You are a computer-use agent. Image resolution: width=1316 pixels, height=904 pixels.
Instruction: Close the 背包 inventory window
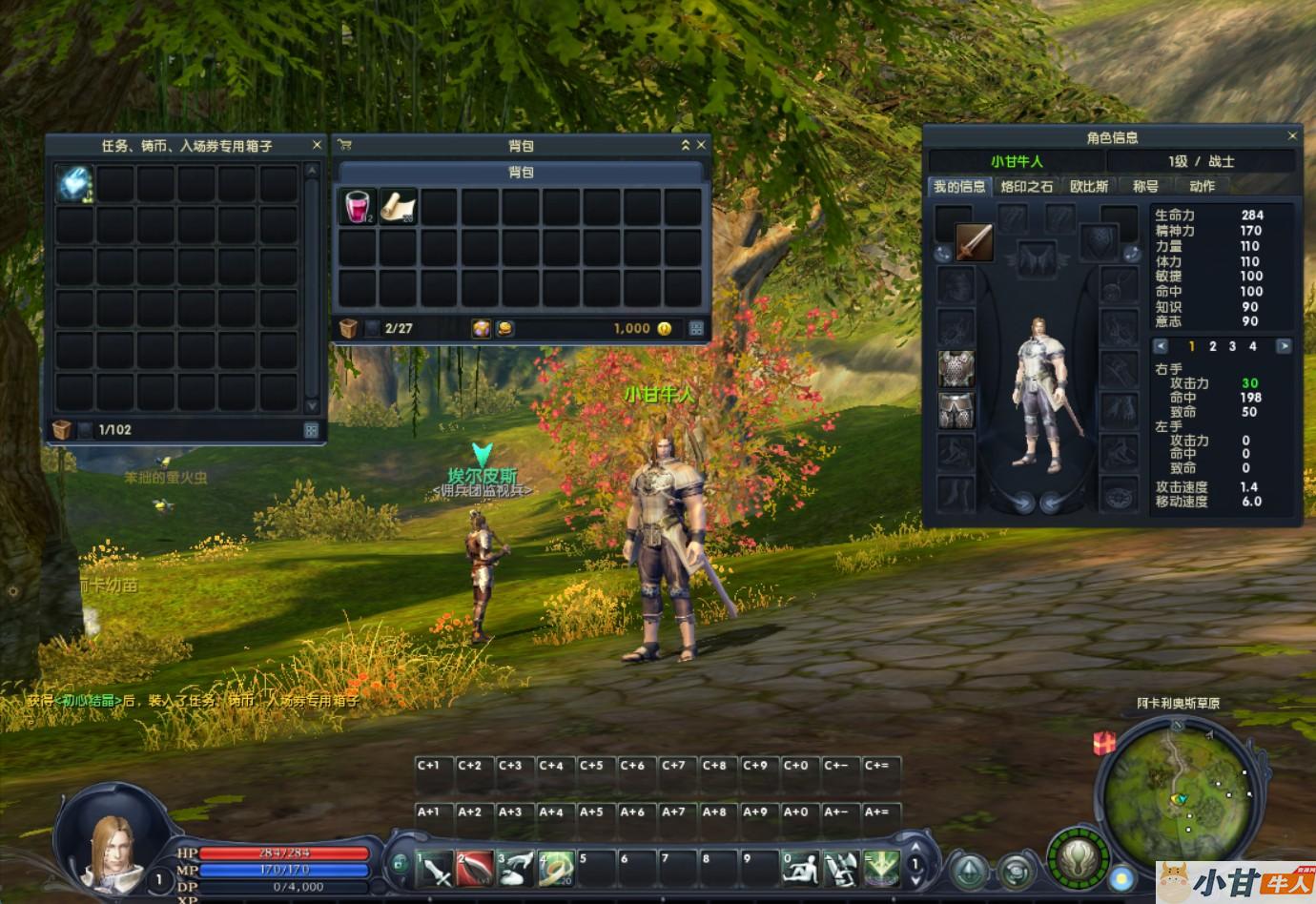(x=701, y=145)
